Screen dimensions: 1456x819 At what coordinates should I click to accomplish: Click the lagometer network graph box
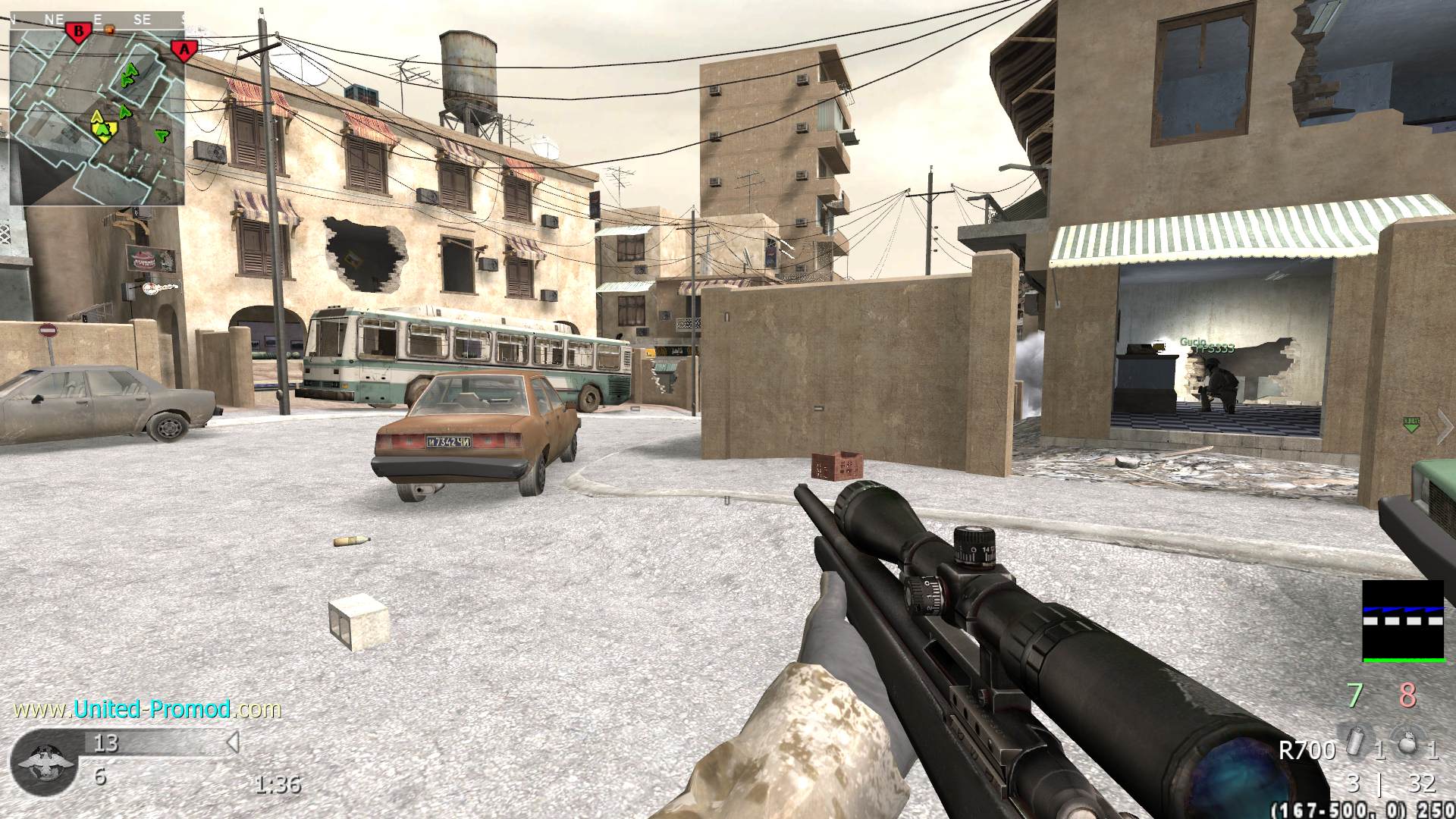(1403, 622)
